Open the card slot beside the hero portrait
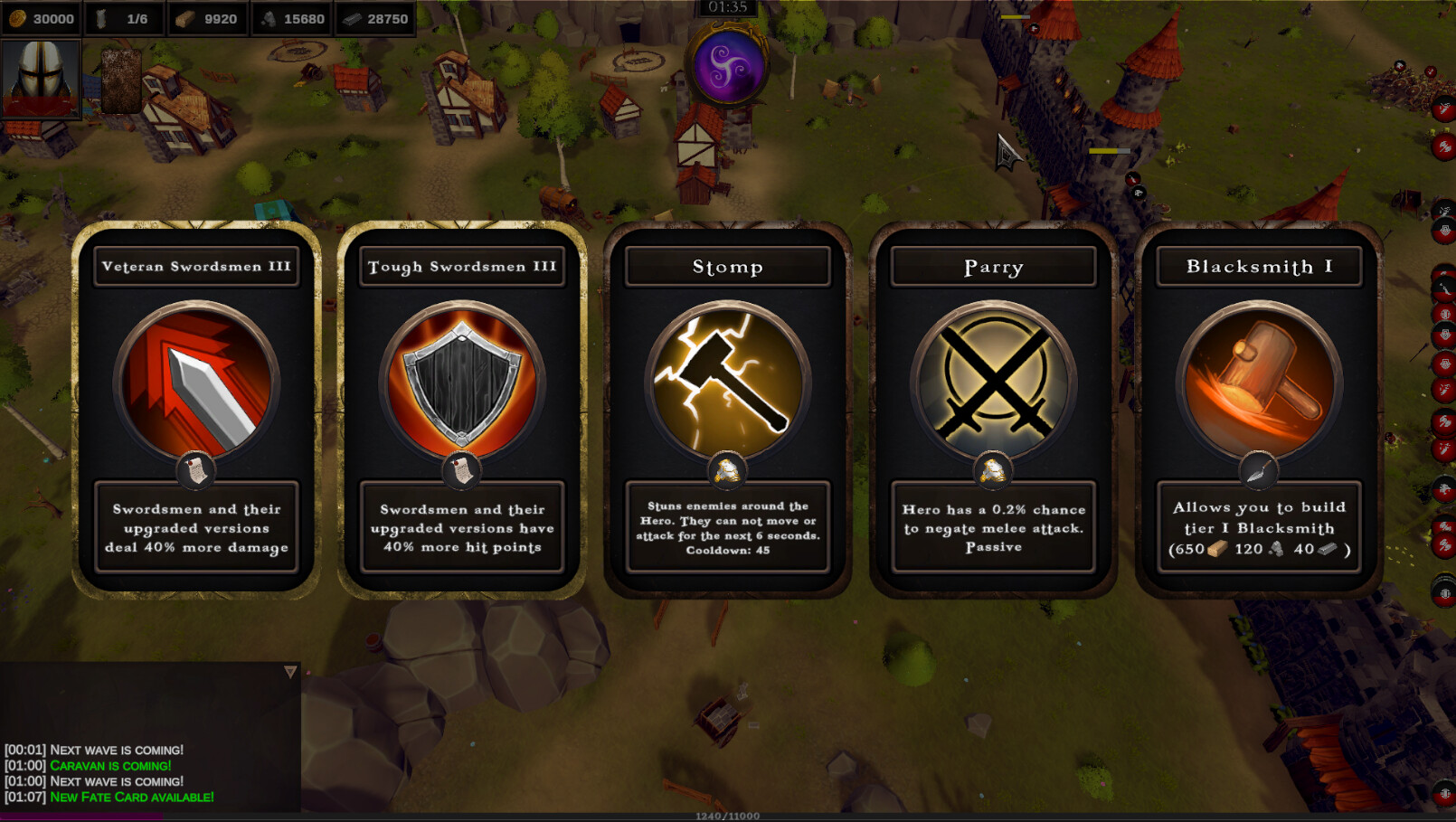The height and width of the screenshot is (822, 1456). click(120, 80)
